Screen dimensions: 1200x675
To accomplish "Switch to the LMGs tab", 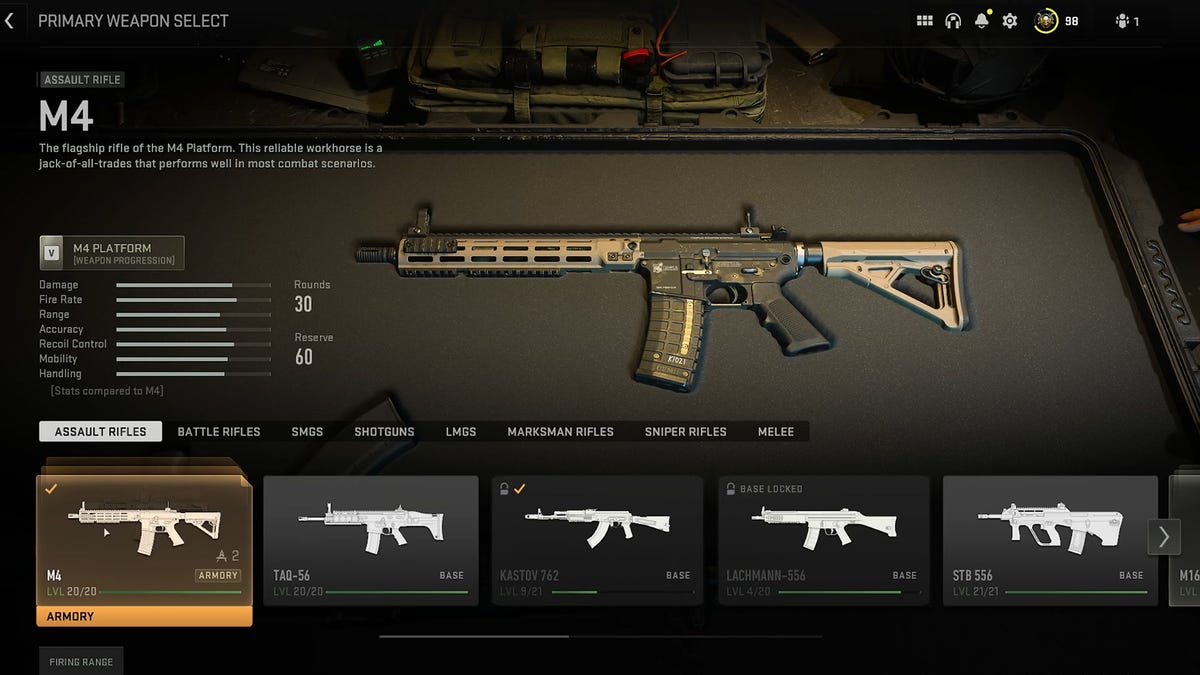I will click(x=461, y=432).
